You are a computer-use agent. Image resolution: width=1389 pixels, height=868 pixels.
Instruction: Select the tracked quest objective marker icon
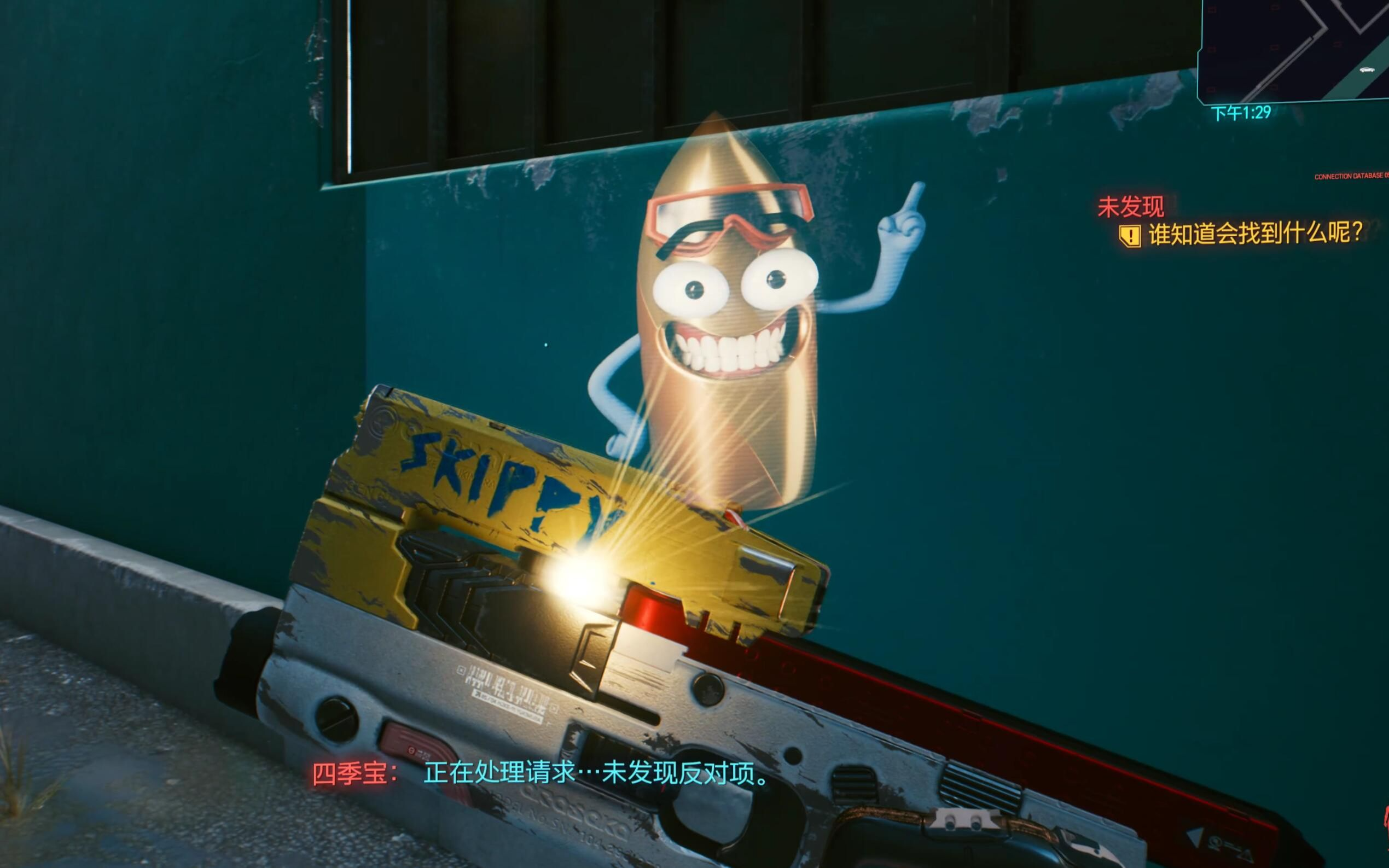(x=1130, y=235)
